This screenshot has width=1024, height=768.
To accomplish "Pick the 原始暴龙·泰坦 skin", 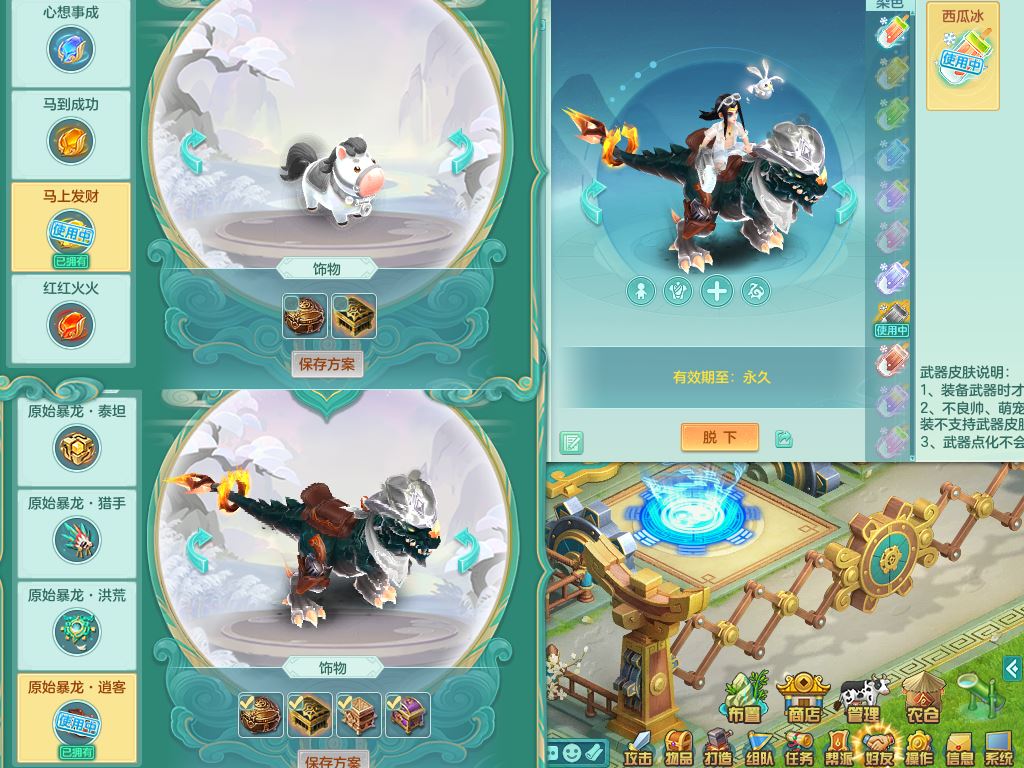I will 77,446.
